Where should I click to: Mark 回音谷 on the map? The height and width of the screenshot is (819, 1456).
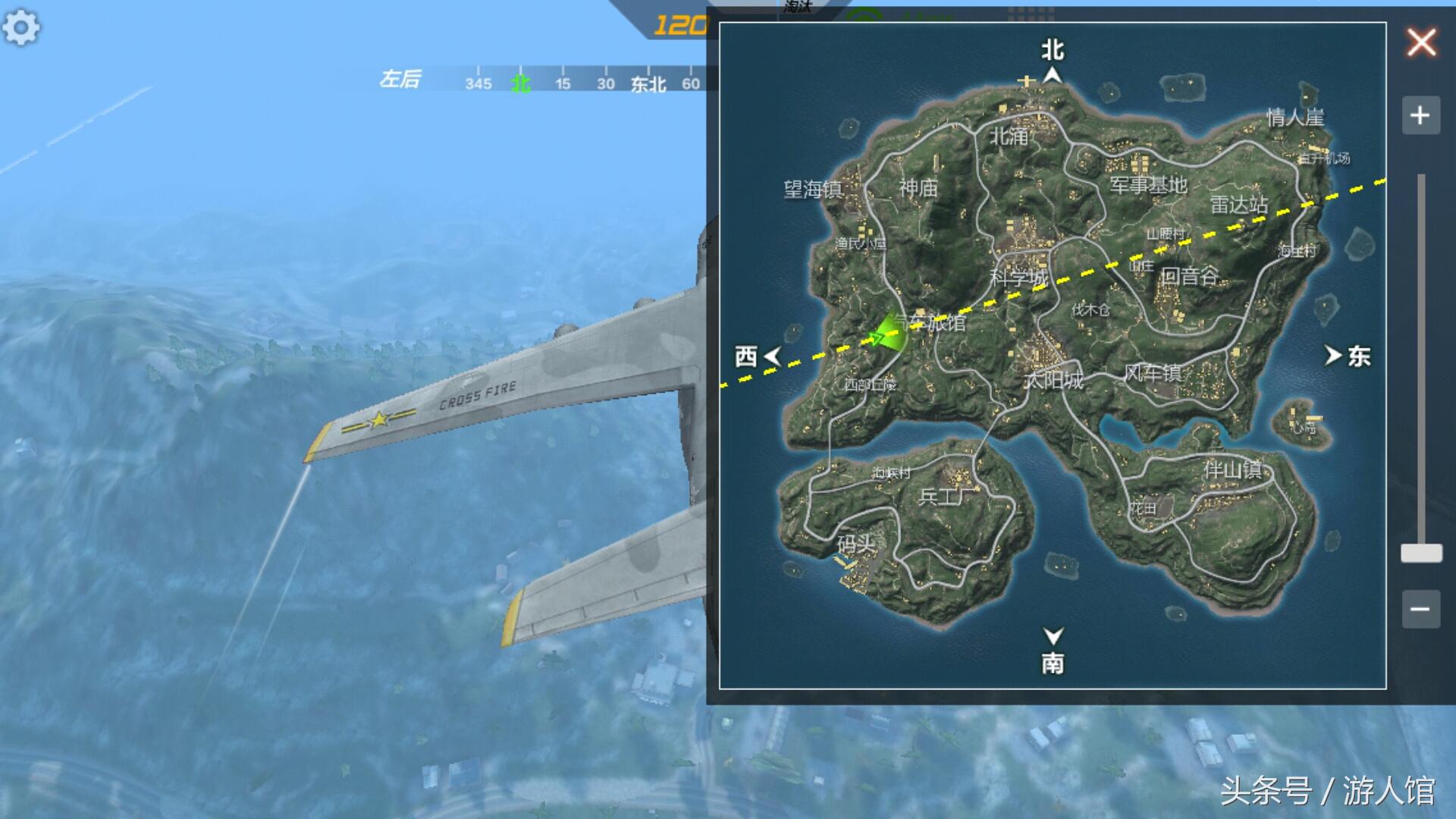[1189, 276]
